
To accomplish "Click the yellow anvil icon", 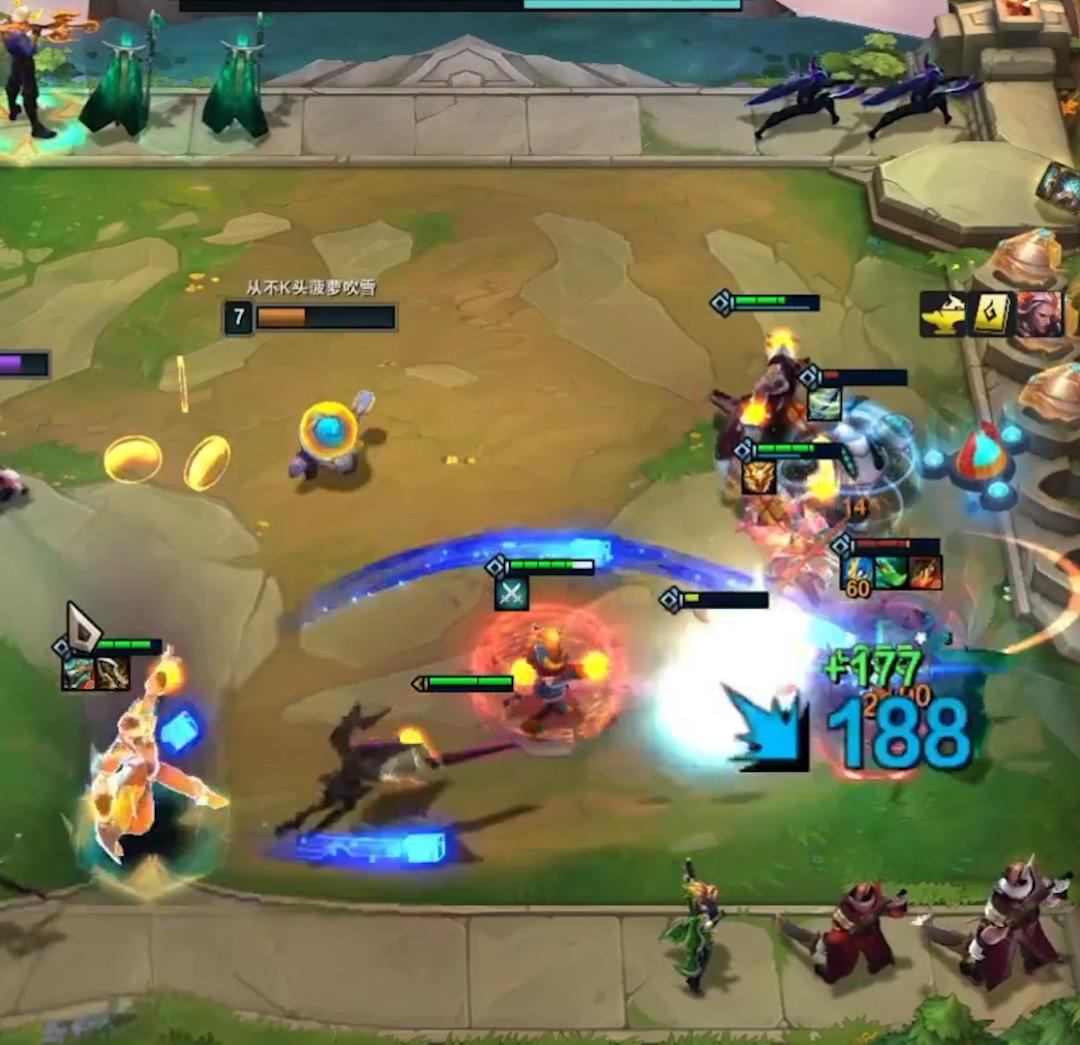I will [x=943, y=315].
